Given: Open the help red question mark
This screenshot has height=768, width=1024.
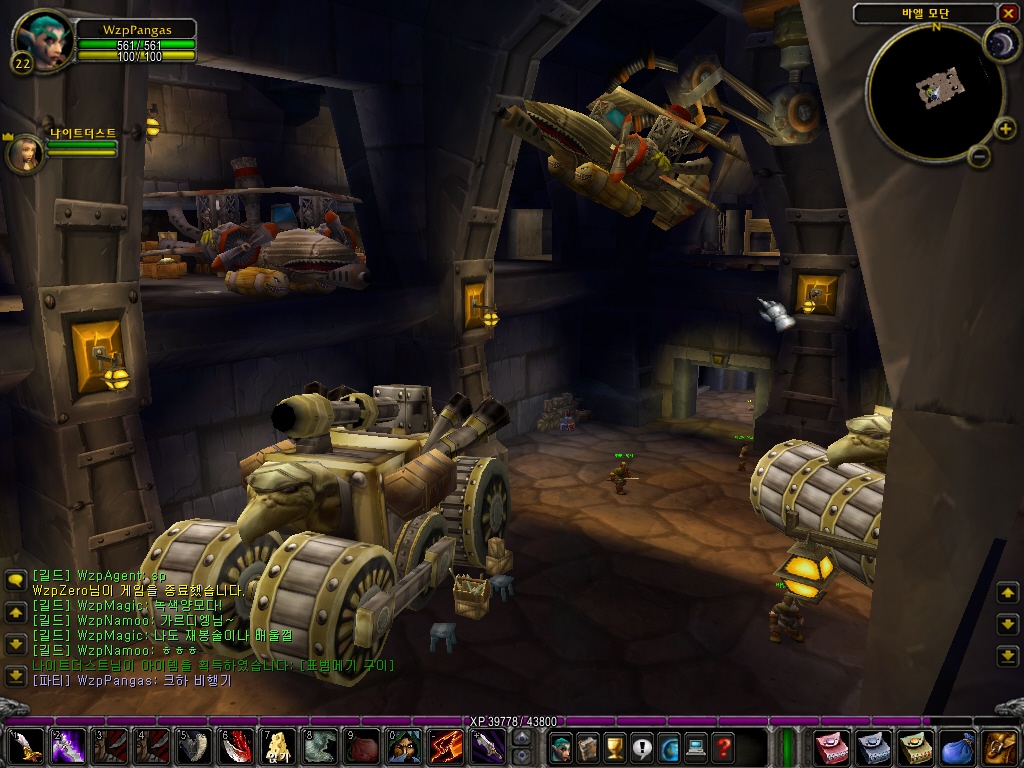Looking at the screenshot, I should coord(723,747).
